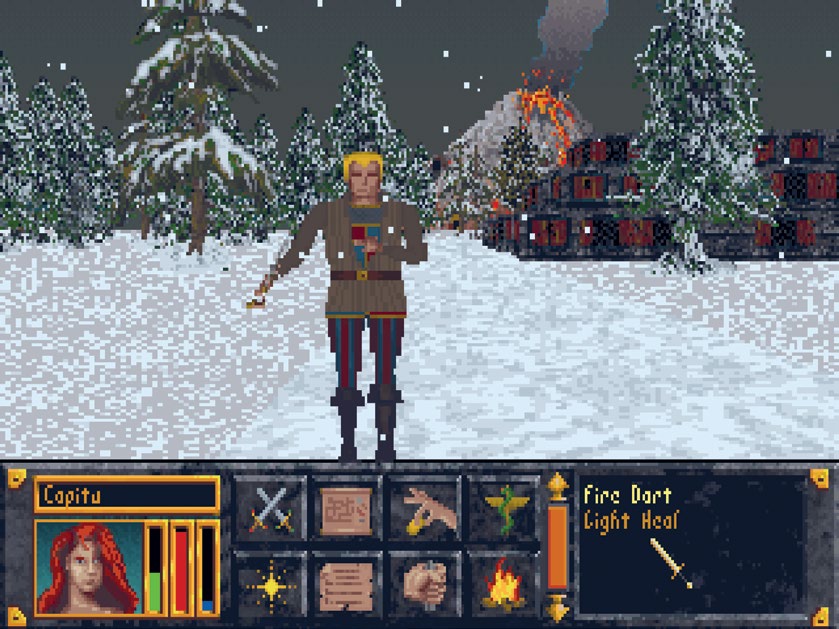Make camp with the campfire icon
The width and height of the screenshot is (839, 629).
[x=503, y=585]
